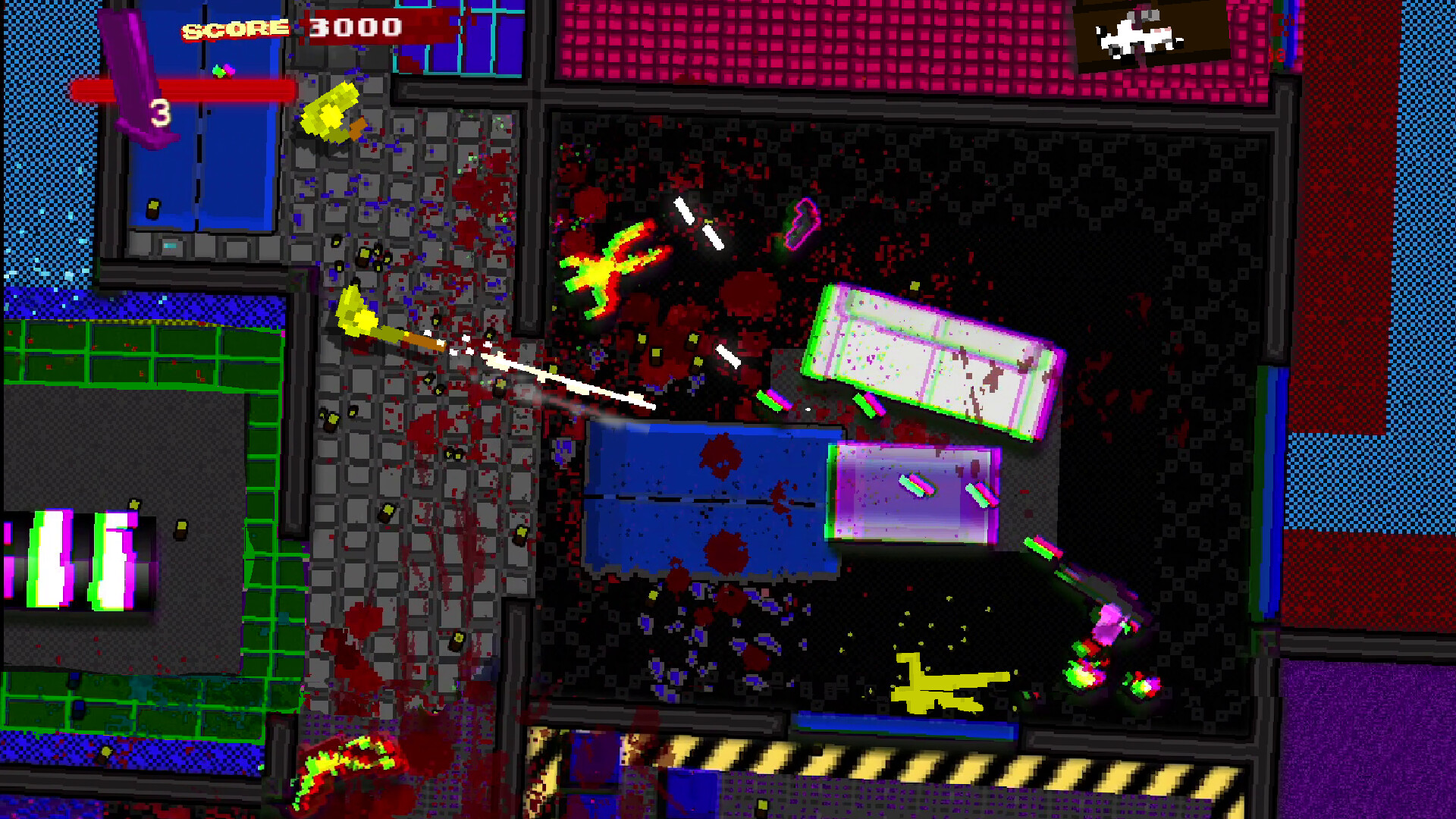Click the glitched white car on the left street

tap(80, 561)
